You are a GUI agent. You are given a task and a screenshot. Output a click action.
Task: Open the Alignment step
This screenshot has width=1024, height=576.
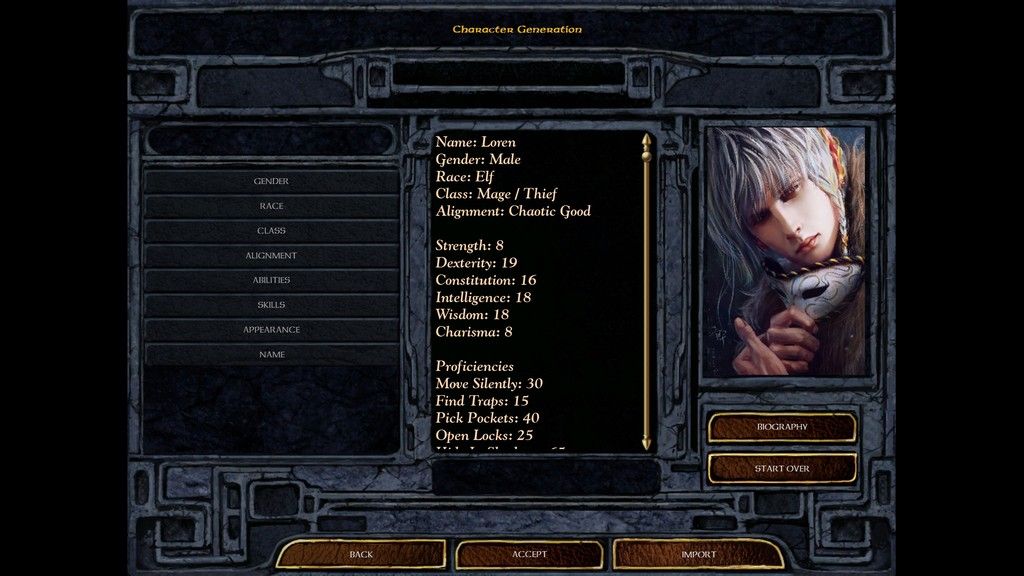(271, 256)
